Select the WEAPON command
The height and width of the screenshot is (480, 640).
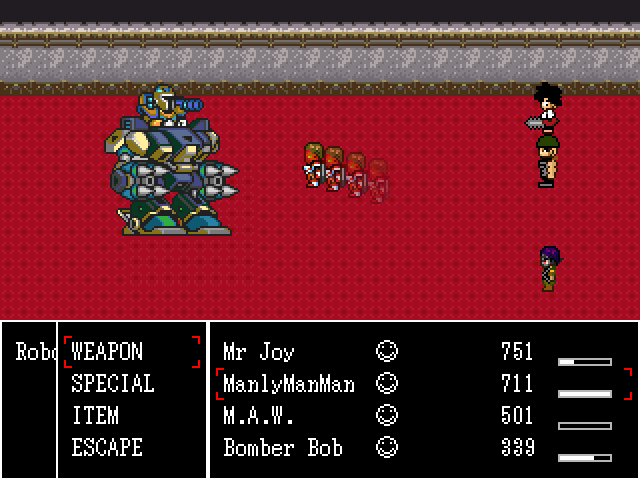[x=107, y=352]
